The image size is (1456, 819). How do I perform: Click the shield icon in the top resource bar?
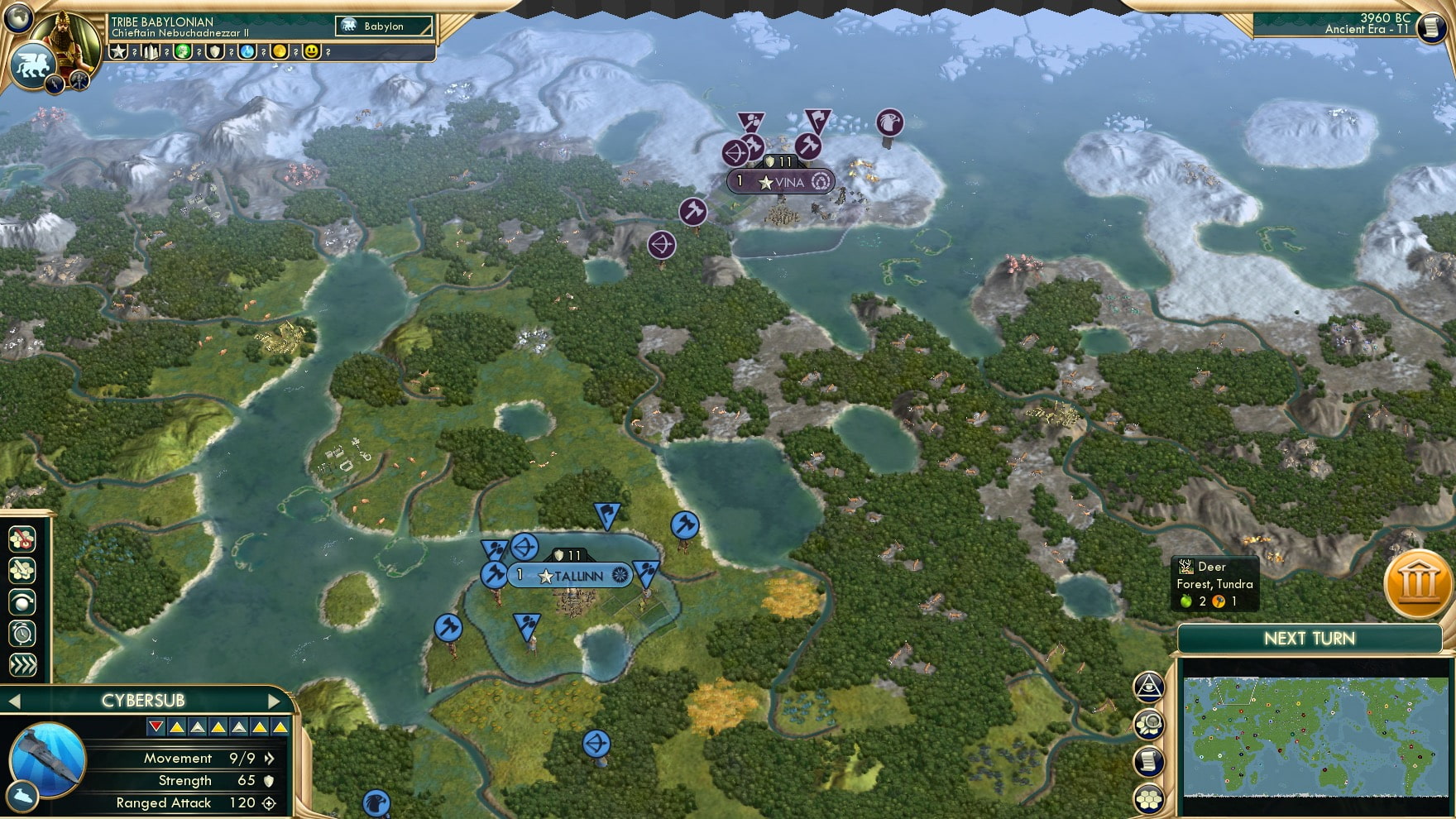(214, 54)
